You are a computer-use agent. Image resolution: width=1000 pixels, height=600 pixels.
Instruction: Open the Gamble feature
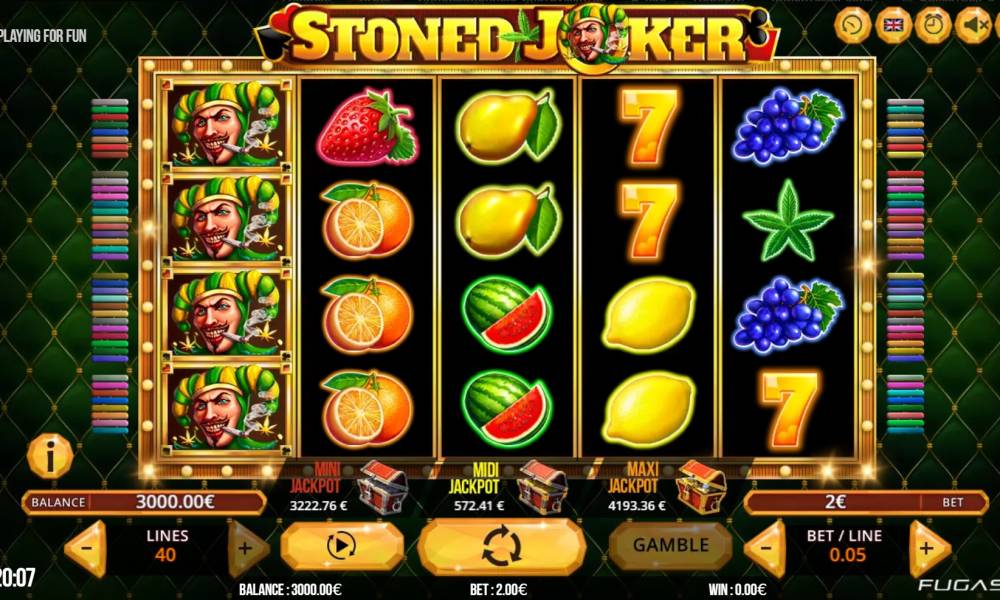(x=671, y=545)
